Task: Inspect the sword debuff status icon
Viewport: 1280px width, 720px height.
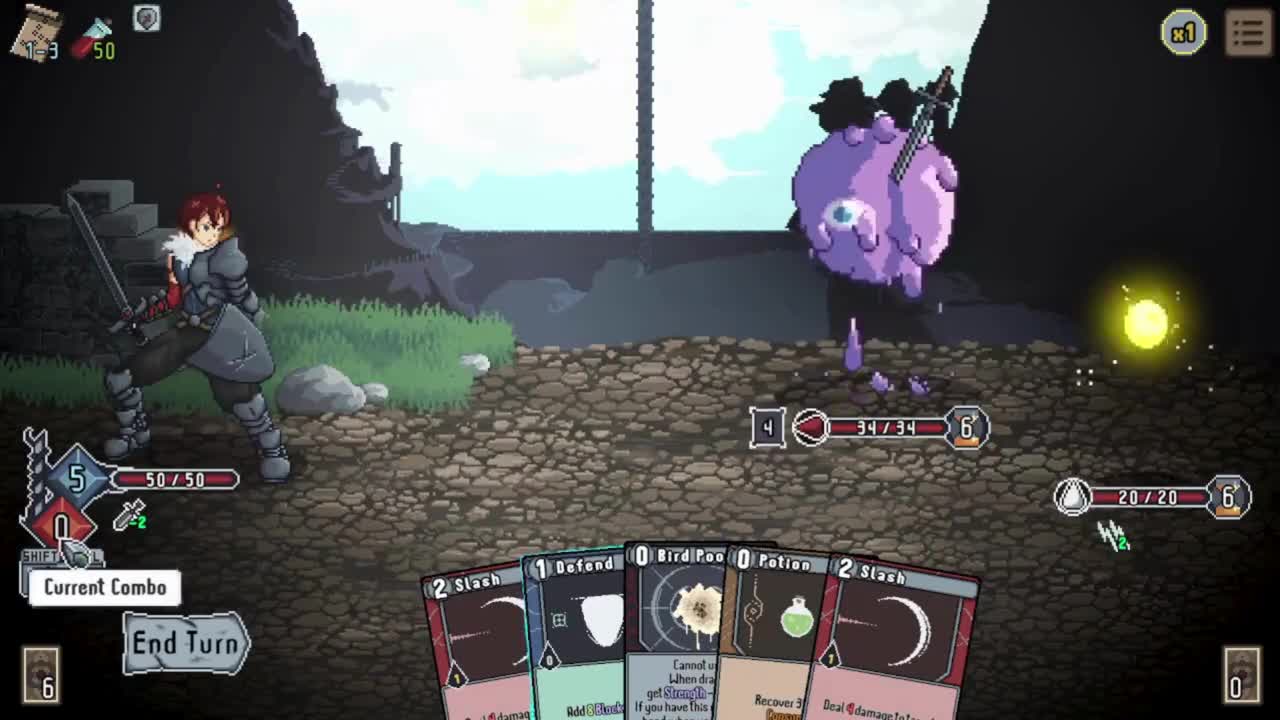Action: pyautogui.click(x=130, y=516)
